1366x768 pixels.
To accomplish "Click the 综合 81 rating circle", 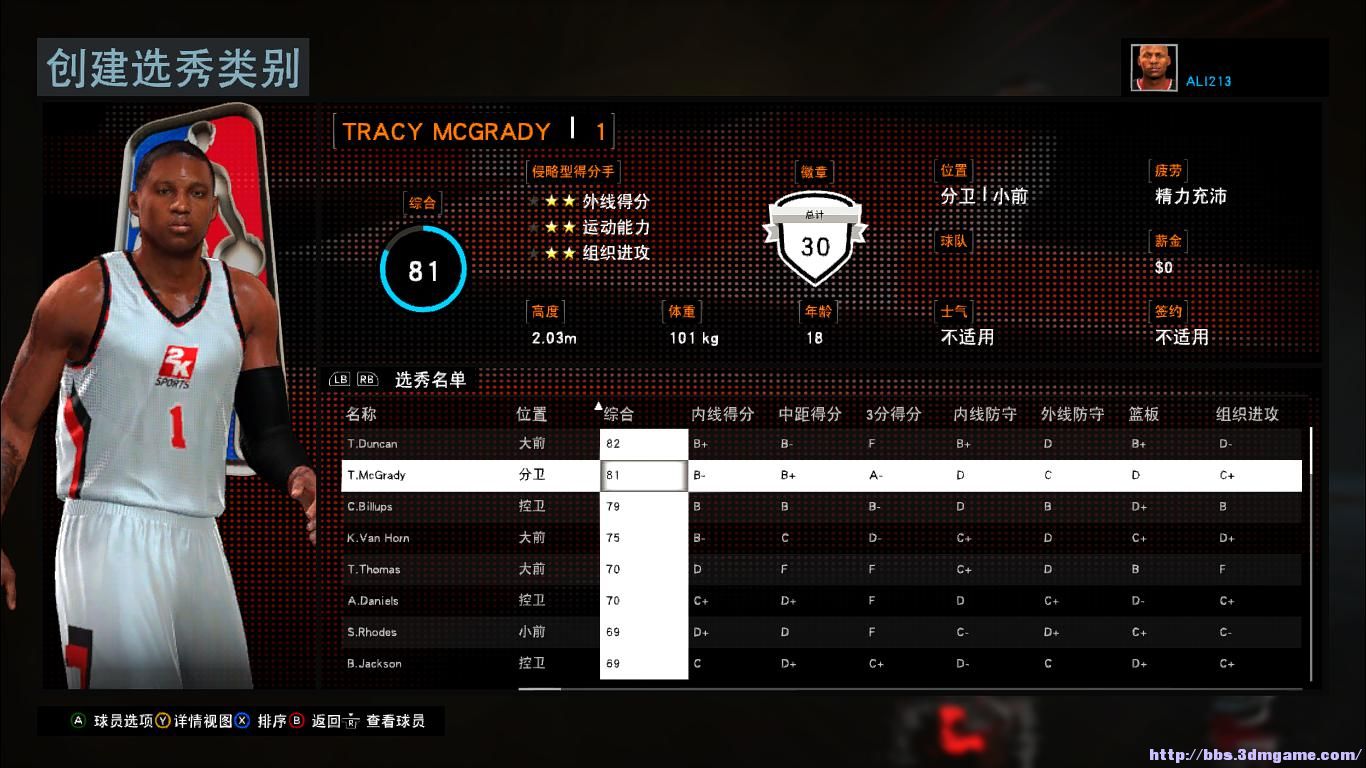I will point(422,268).
